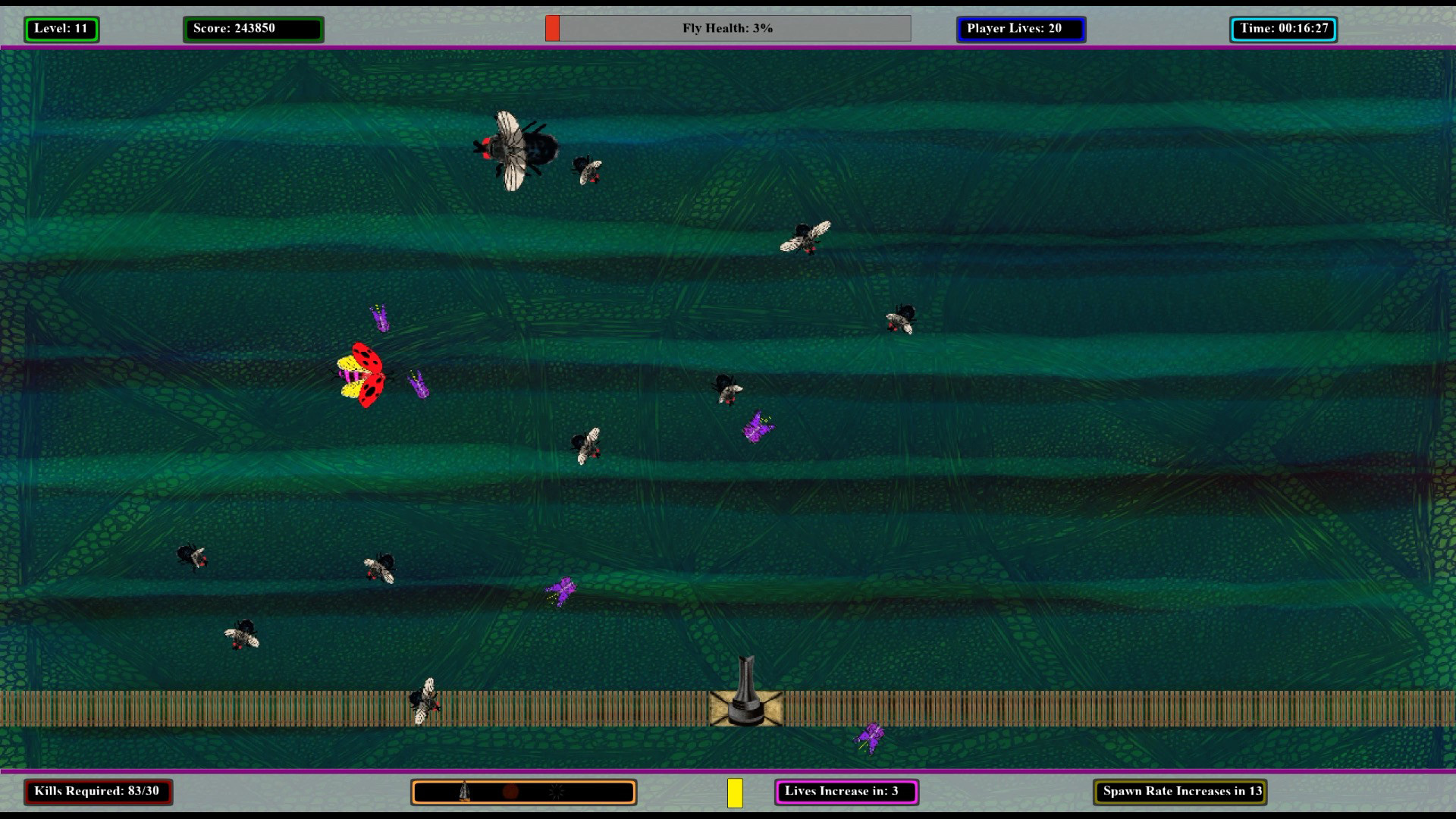The height and width of the screenshot is (819, 1456).
Task: Click the purple butterfly in mid screen
Action: coord(757,427)
